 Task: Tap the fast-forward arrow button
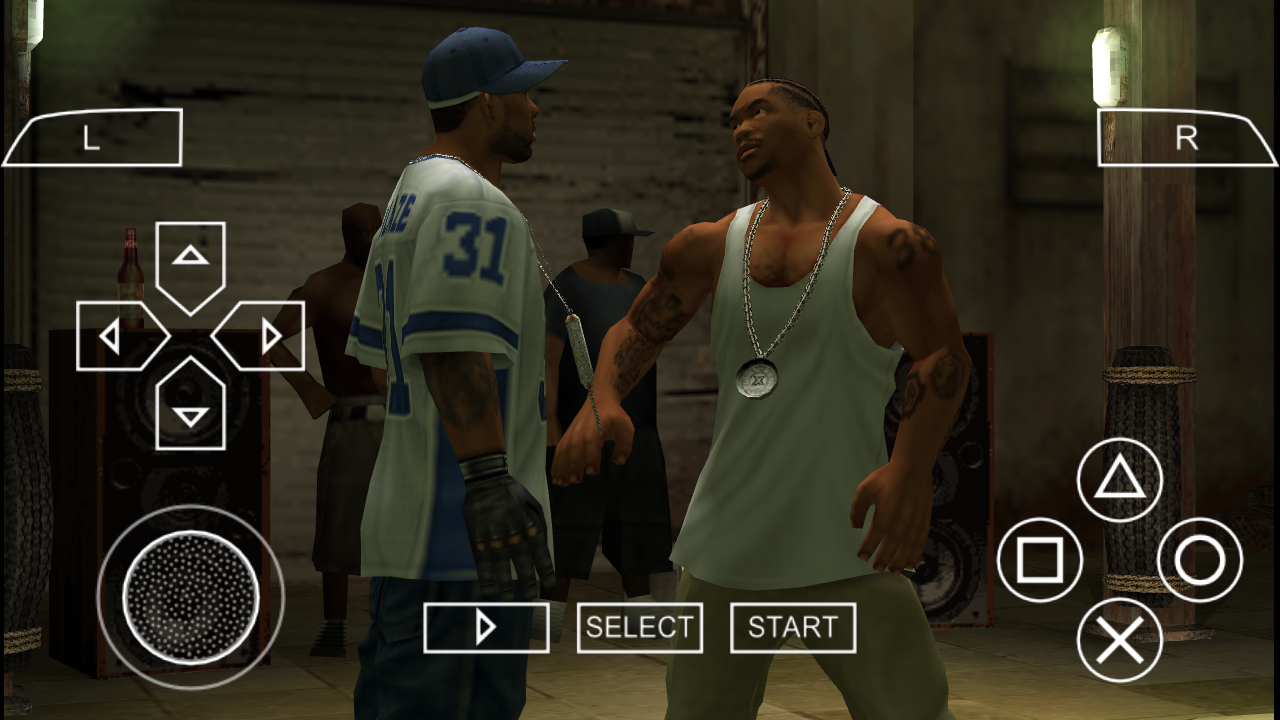pyautogui.click(x=487, y=627)
